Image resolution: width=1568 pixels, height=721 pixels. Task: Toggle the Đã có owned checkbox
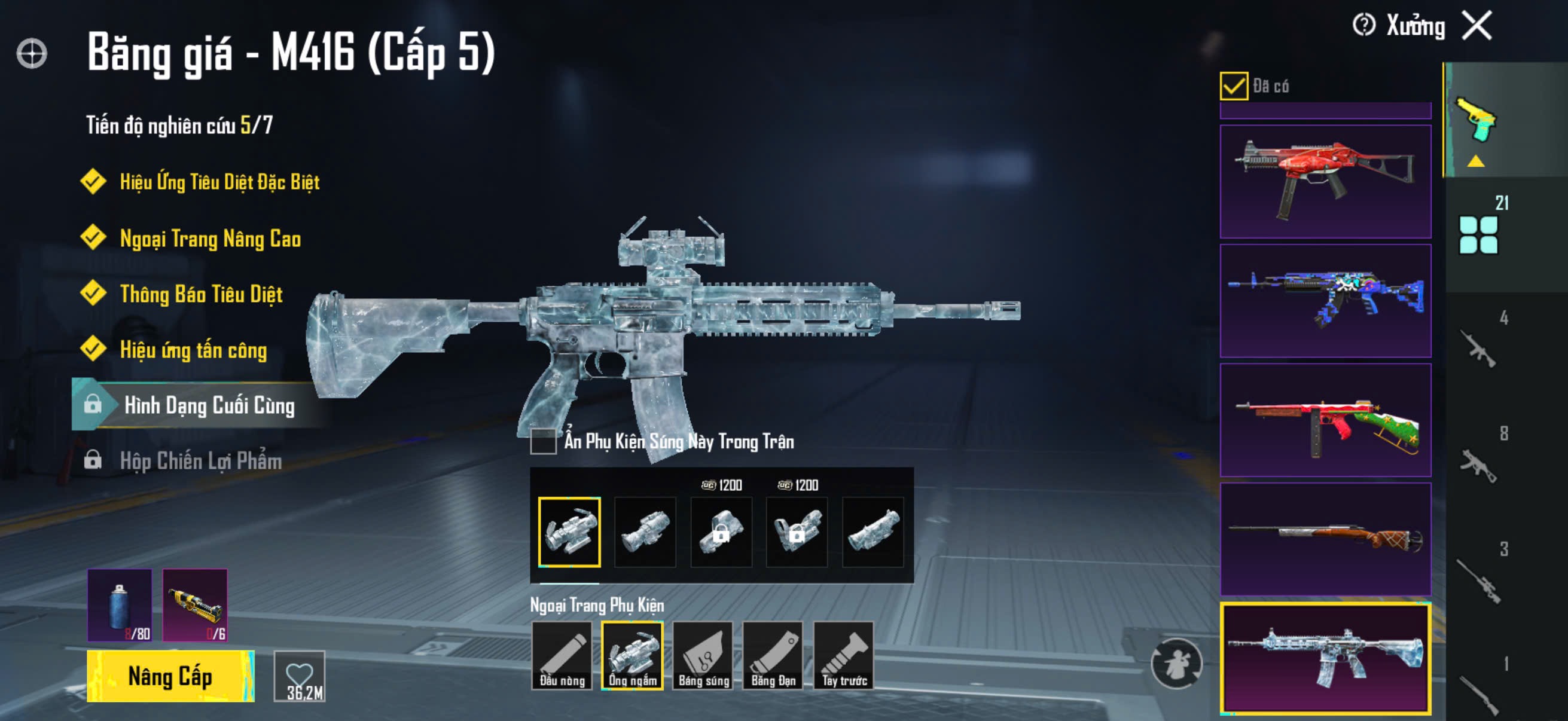[1233, 85]
